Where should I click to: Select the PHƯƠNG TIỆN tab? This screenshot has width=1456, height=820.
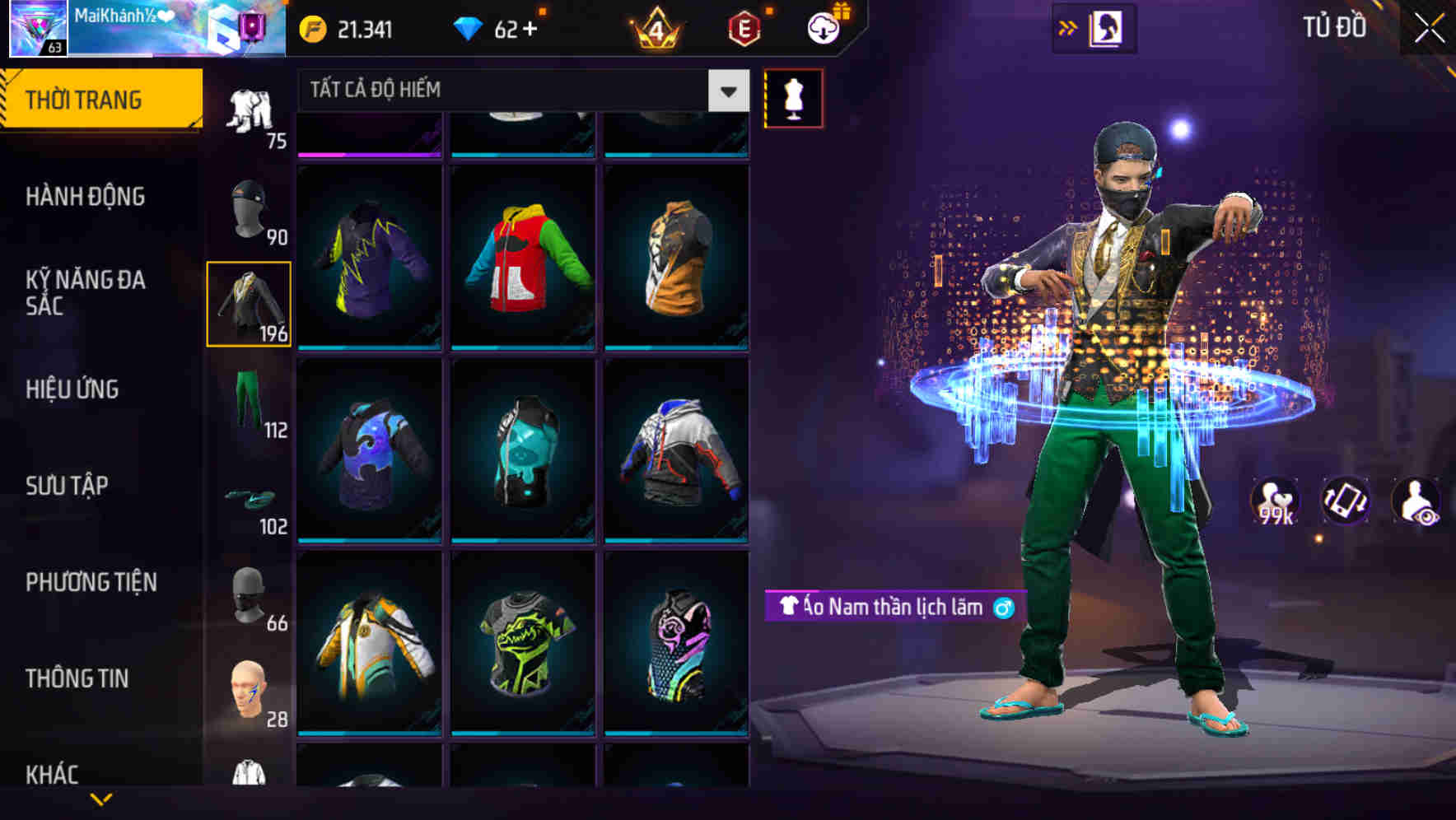coord(91,581)
